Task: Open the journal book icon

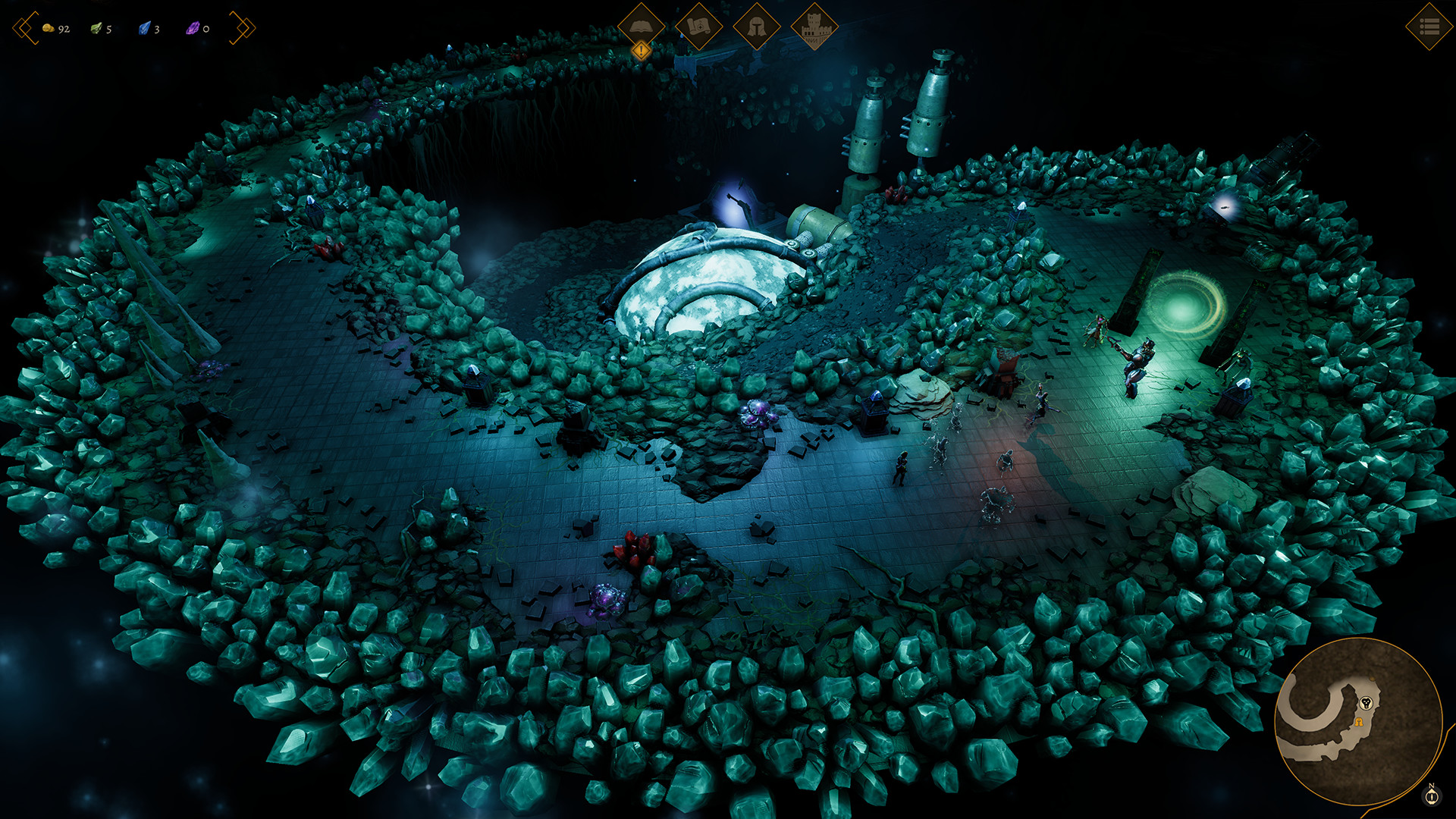Action: coord(641,27)
